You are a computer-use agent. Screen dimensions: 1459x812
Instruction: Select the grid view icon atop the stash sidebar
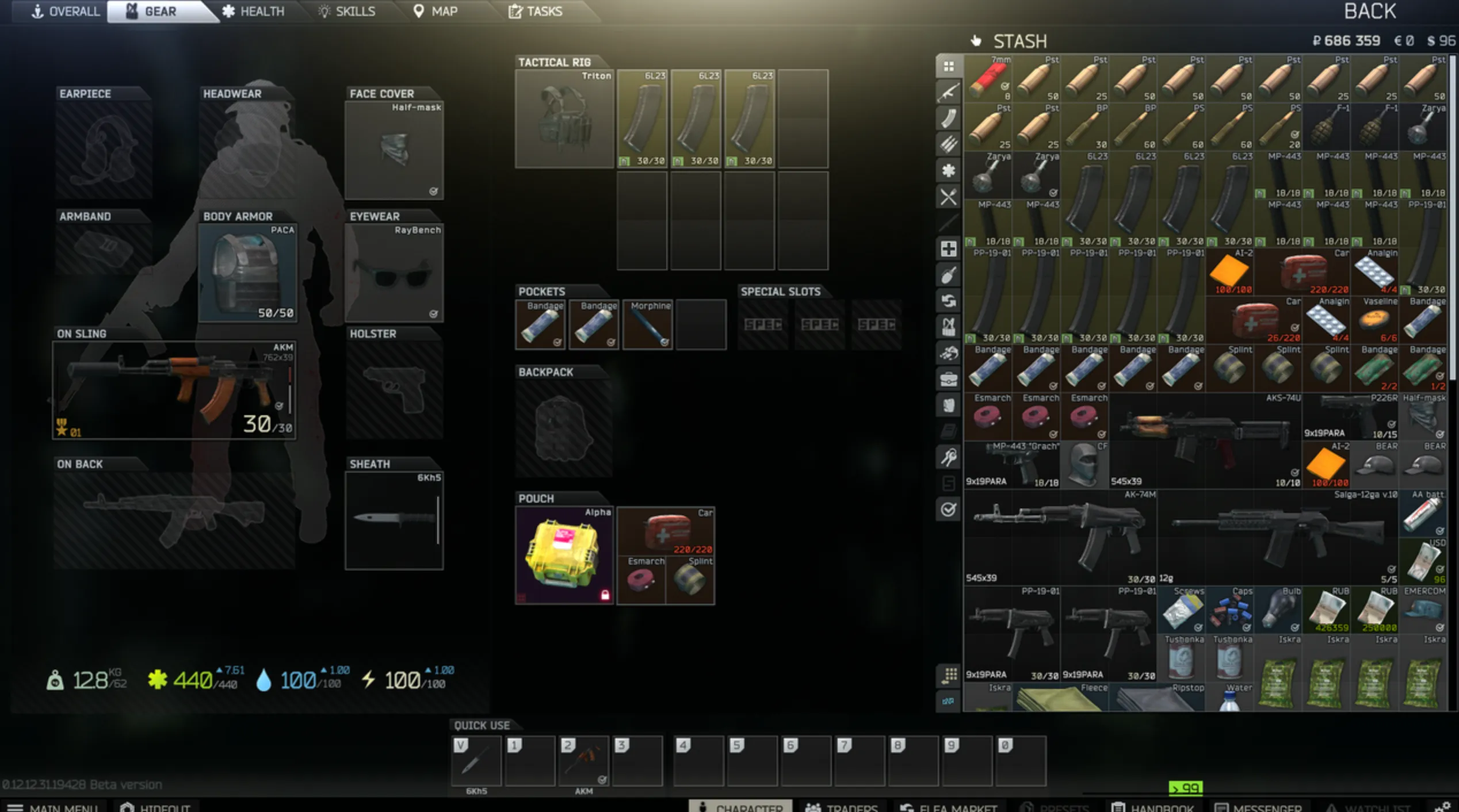[948, 67]
